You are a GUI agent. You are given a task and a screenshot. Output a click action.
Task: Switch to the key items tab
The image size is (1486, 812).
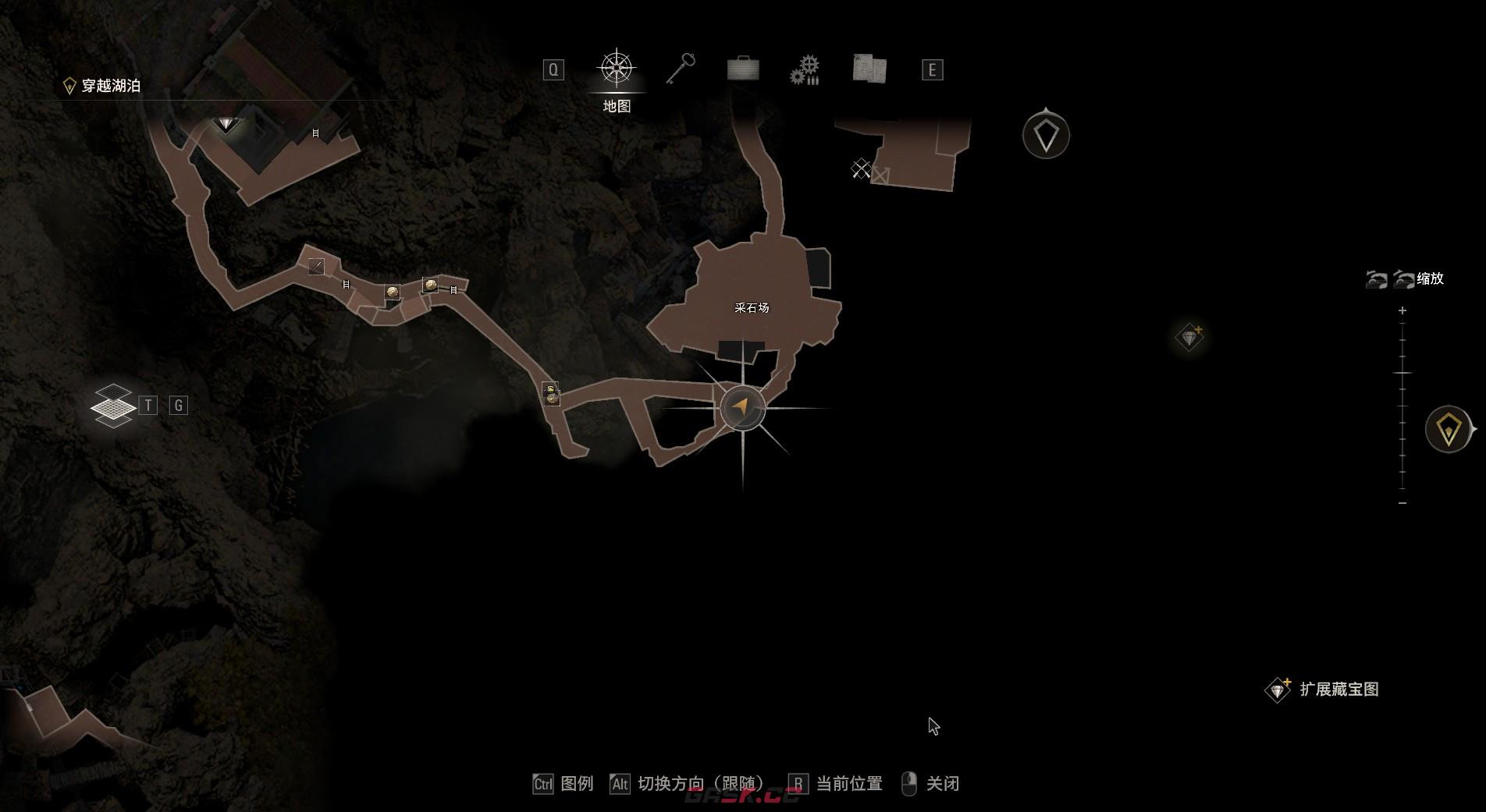[681, 69]
